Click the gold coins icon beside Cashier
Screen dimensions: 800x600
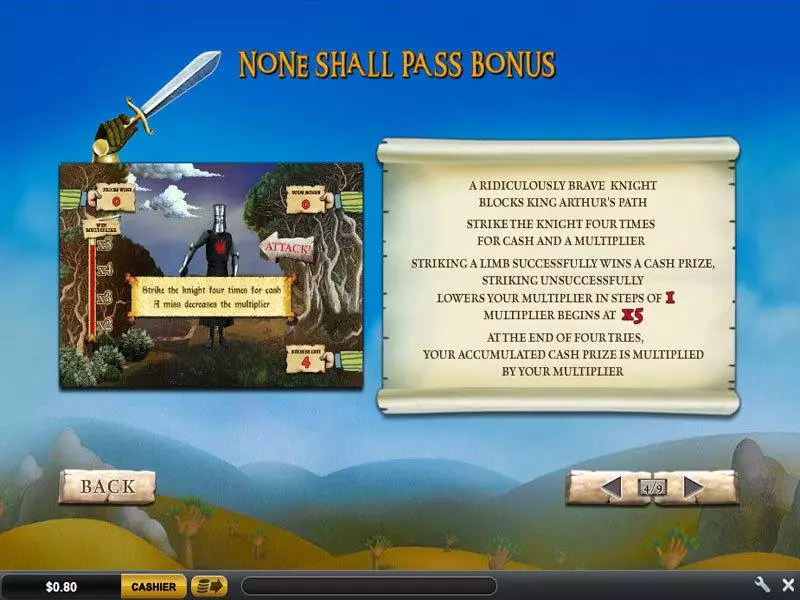click(209, 586)
